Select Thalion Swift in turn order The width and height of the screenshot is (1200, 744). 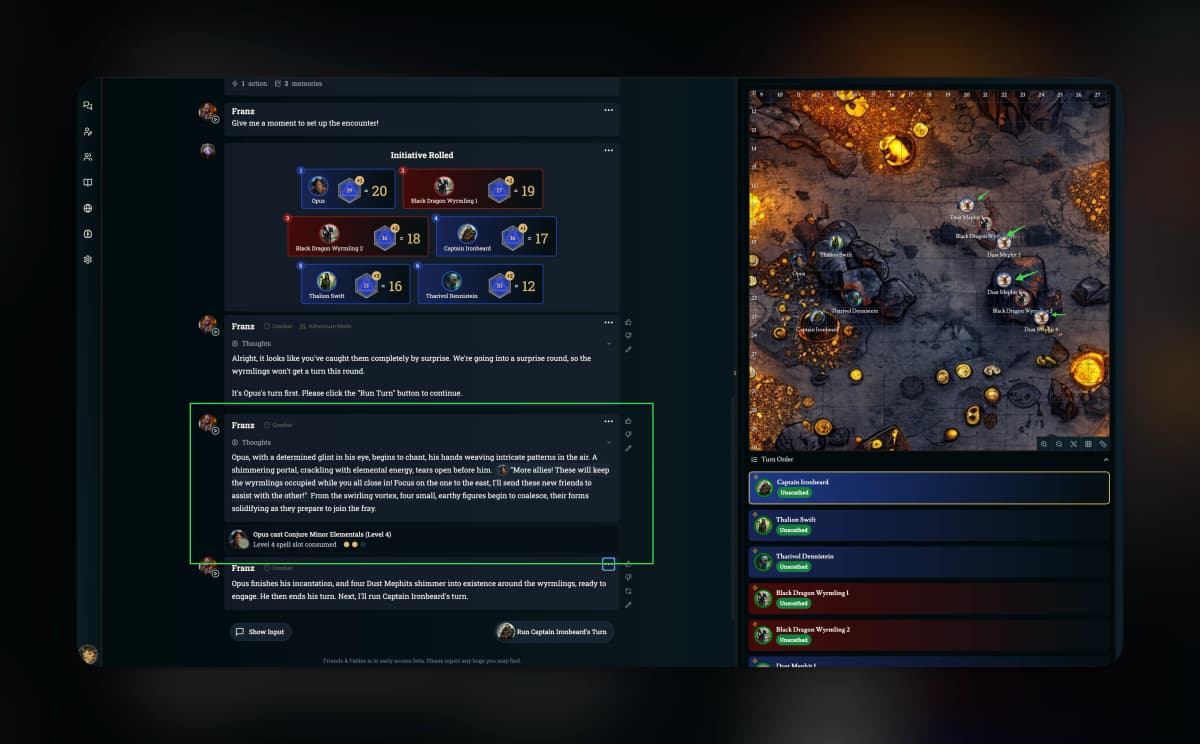929,525
